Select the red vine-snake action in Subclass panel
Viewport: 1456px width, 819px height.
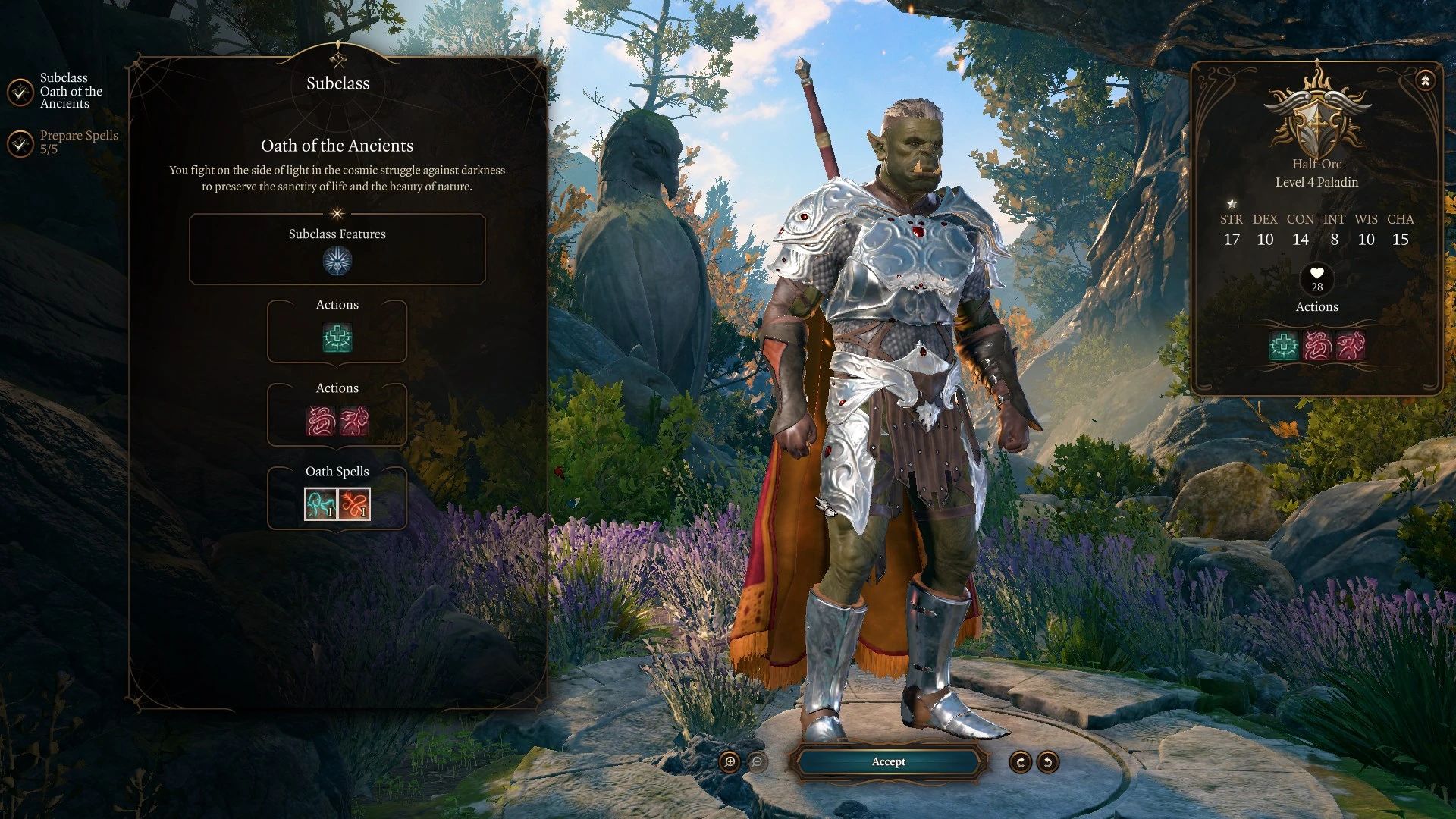[x=321, y=421]
